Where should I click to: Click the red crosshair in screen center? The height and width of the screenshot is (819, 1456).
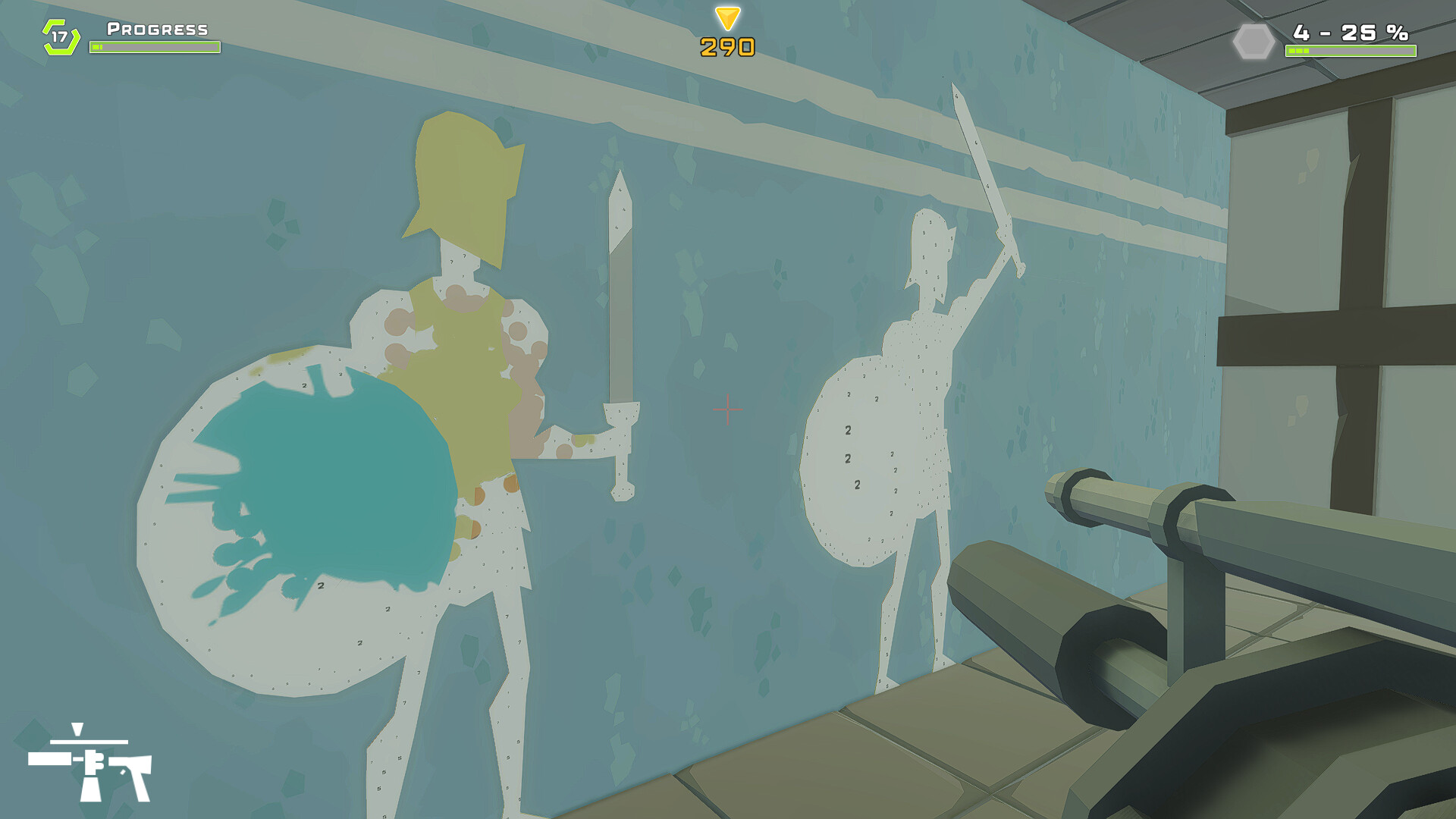pyautogui.click(x=728, y=409)
